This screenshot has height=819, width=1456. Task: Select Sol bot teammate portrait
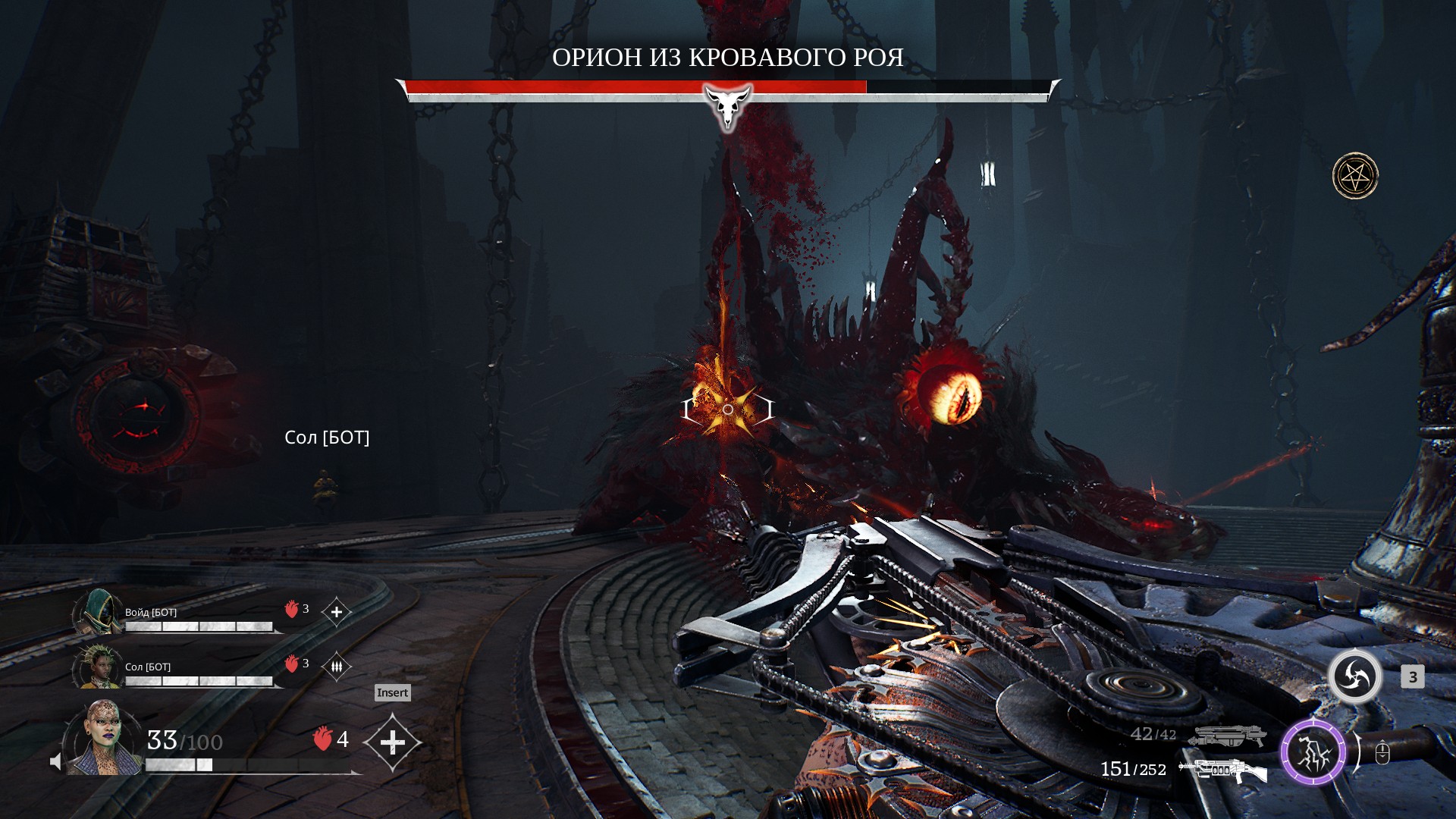point(99,667)
